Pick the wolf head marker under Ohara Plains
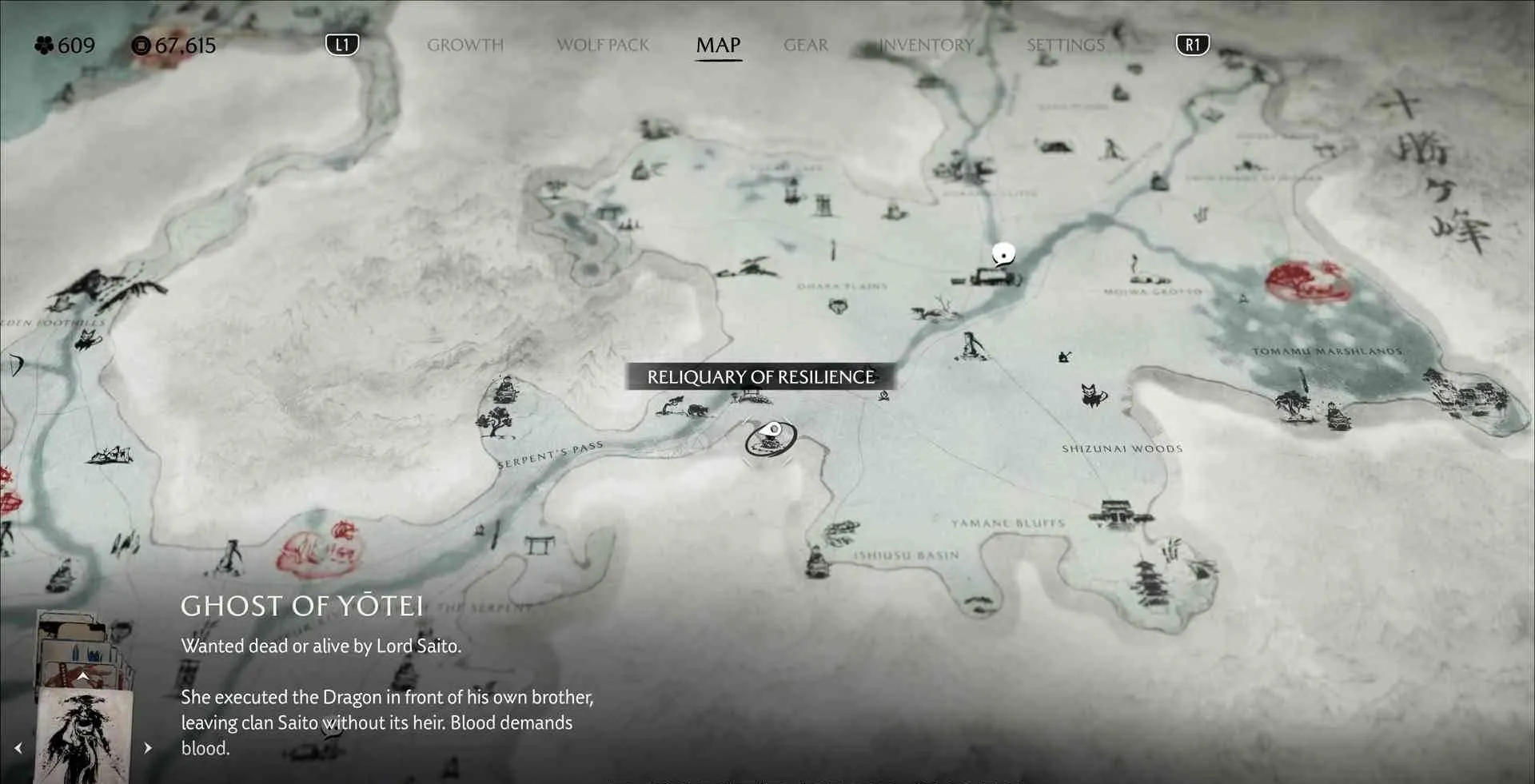 pos(837,305)
